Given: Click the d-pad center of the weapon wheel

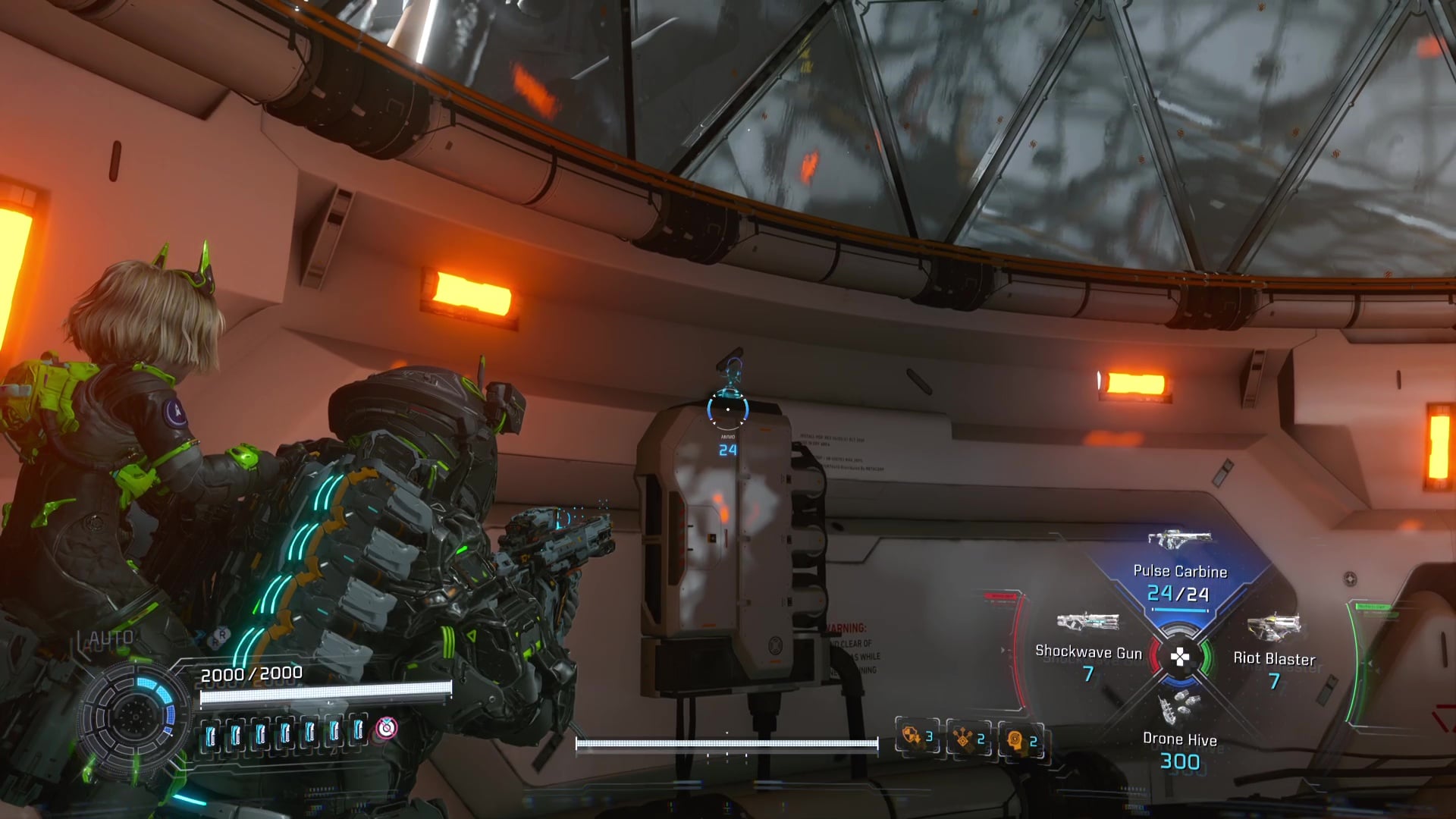Looking at the screenshot, I should pyautogui.click(x=1180, y=657).
